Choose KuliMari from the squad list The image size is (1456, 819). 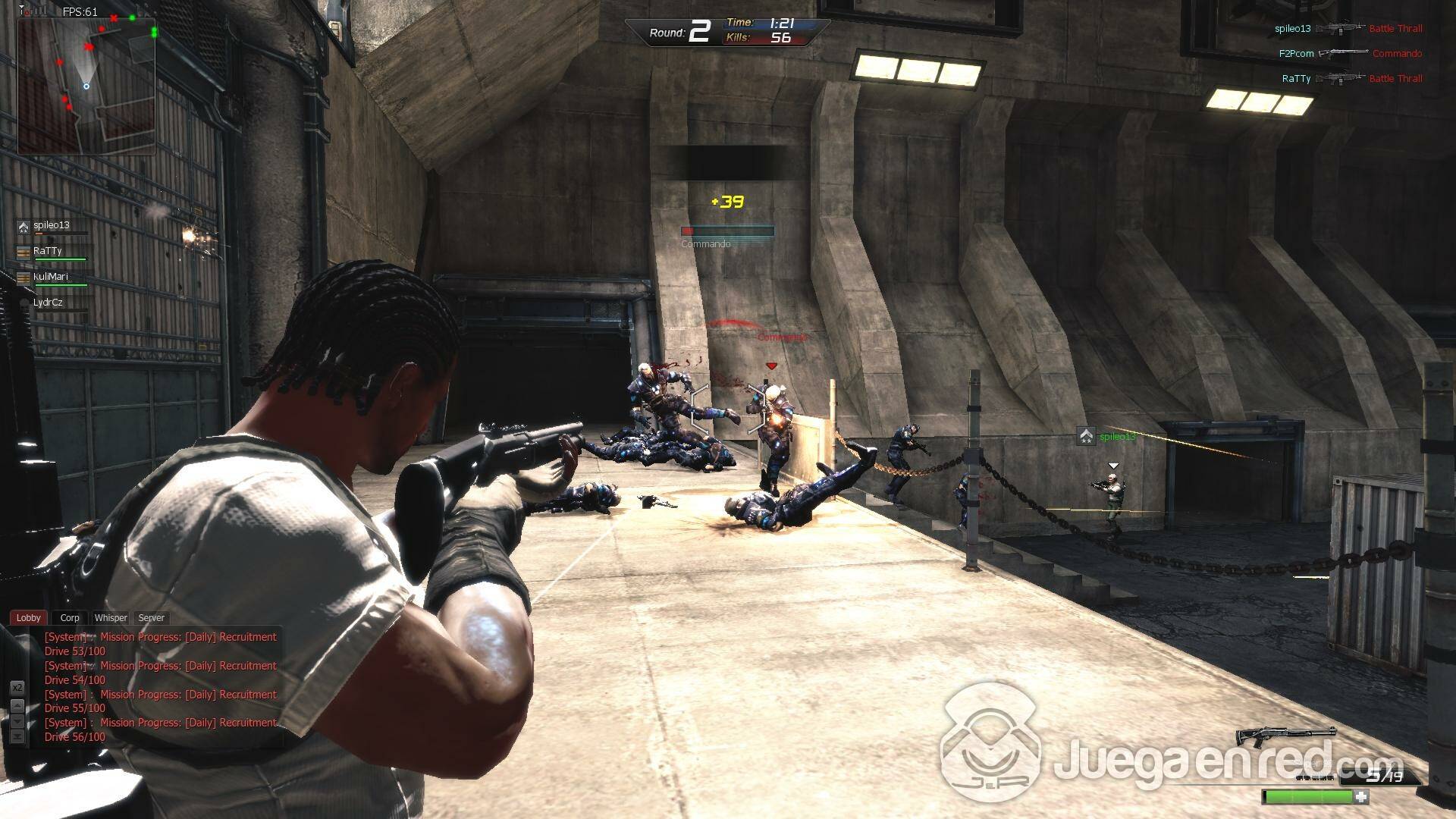pyautogui.click(x=51, y=278)
